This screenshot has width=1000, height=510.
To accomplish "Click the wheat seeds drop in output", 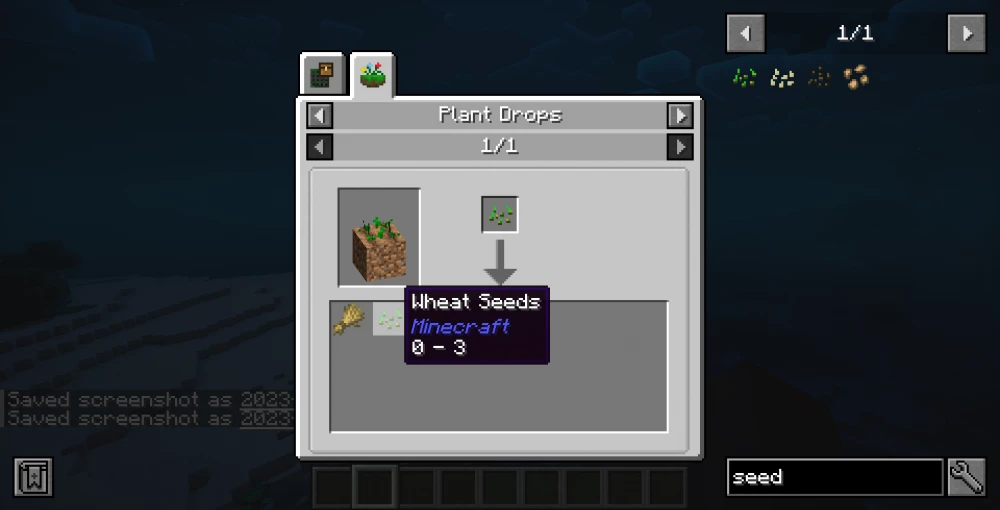I will [x=388, y=319].
